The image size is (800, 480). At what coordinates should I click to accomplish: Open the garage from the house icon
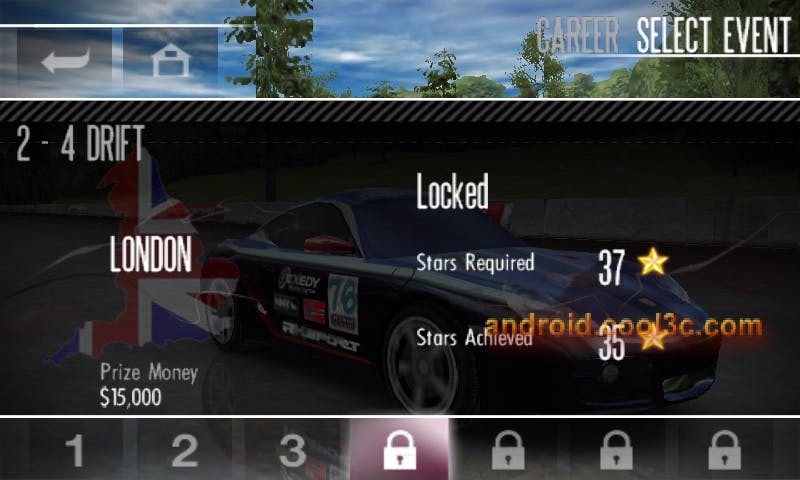(x=170, y=61)
